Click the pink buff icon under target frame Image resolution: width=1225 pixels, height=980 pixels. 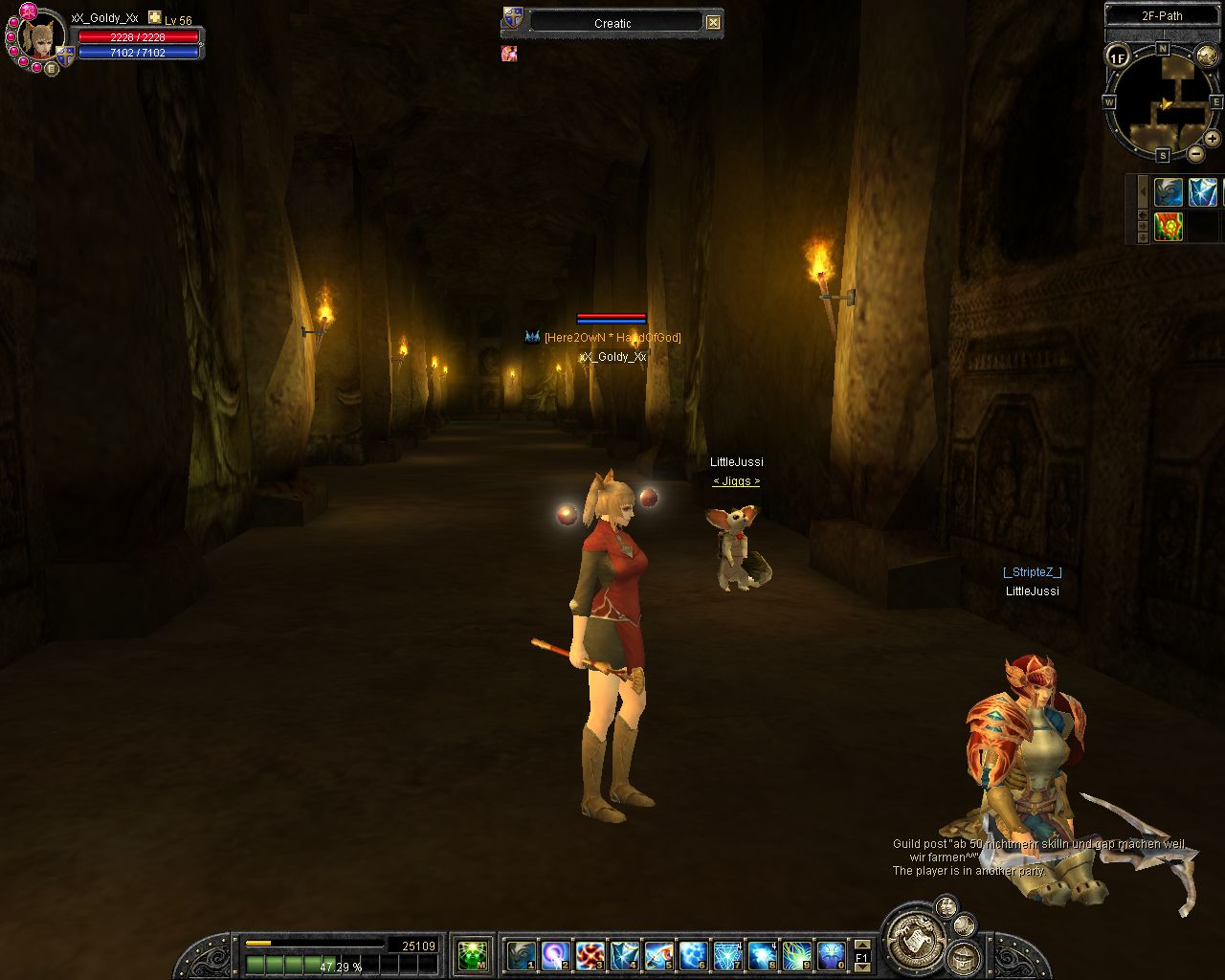[x=509, y=54]
